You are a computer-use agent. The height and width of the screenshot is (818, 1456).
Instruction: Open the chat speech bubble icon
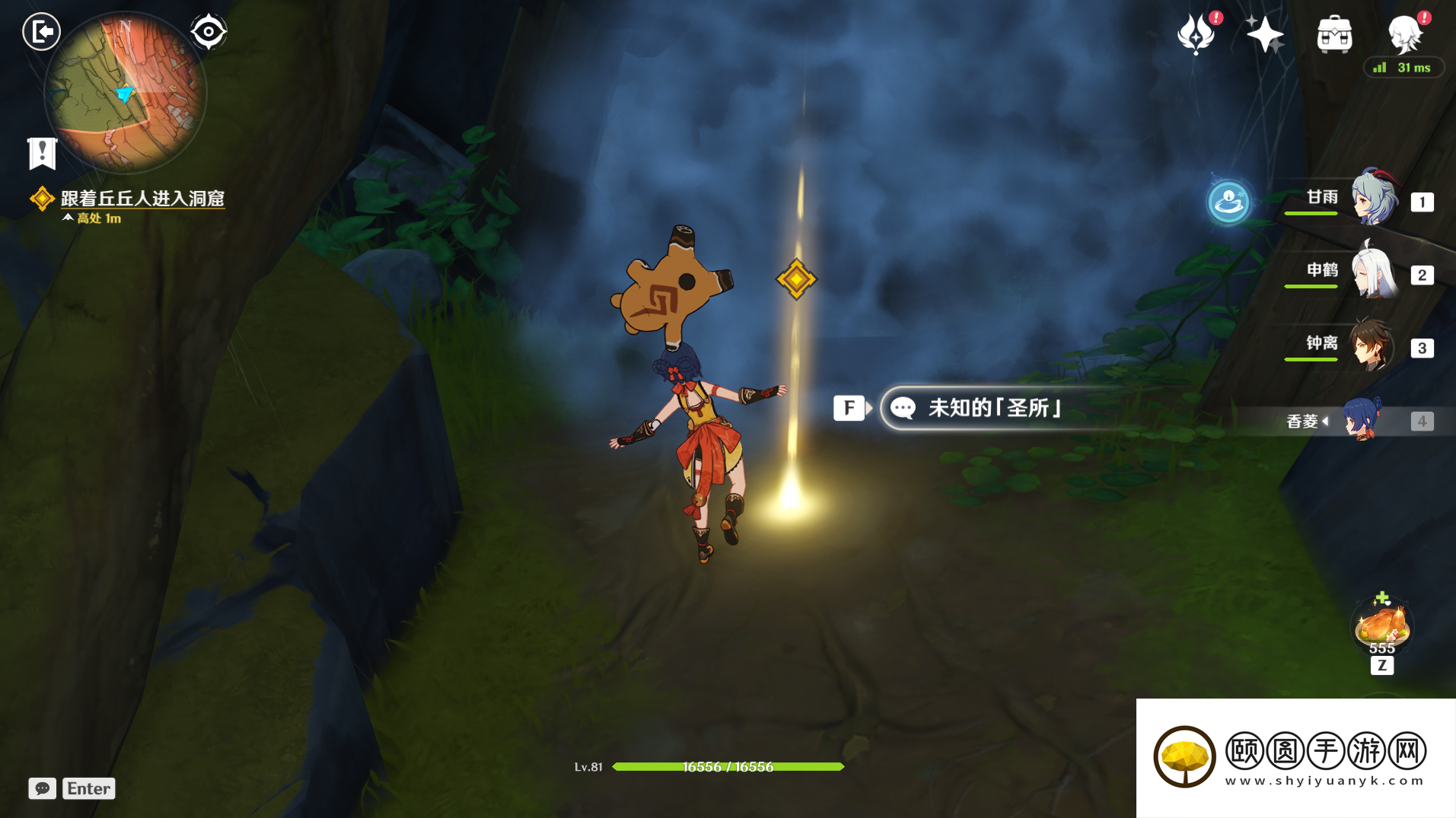[x=43, y=788]
